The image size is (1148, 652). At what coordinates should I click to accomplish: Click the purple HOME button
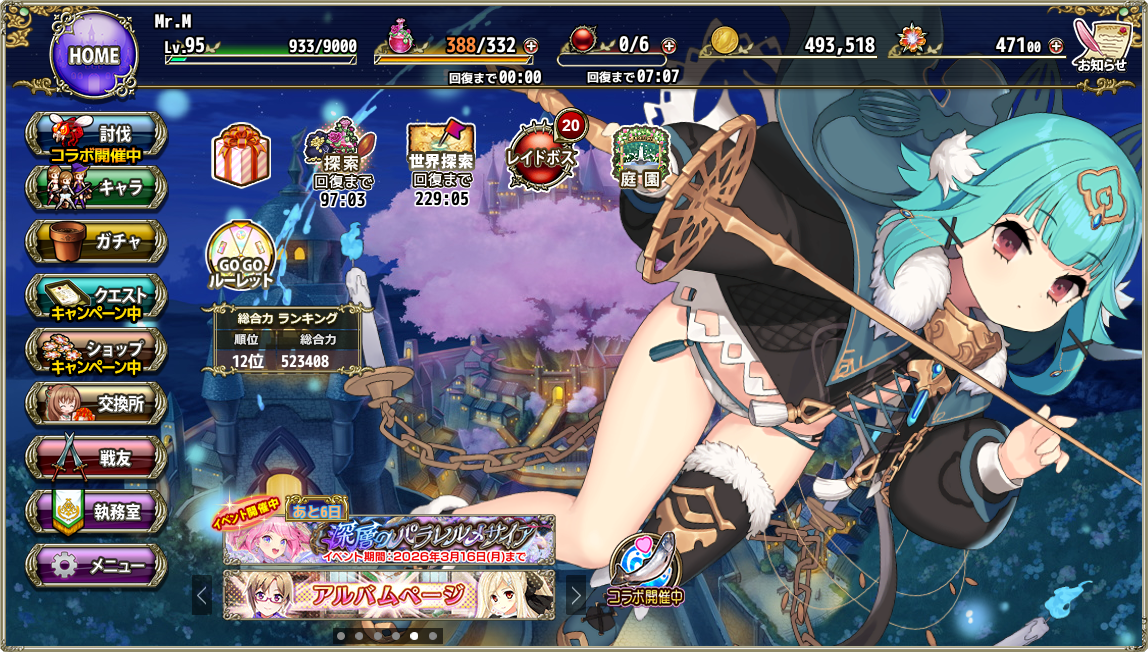point(93,55)
